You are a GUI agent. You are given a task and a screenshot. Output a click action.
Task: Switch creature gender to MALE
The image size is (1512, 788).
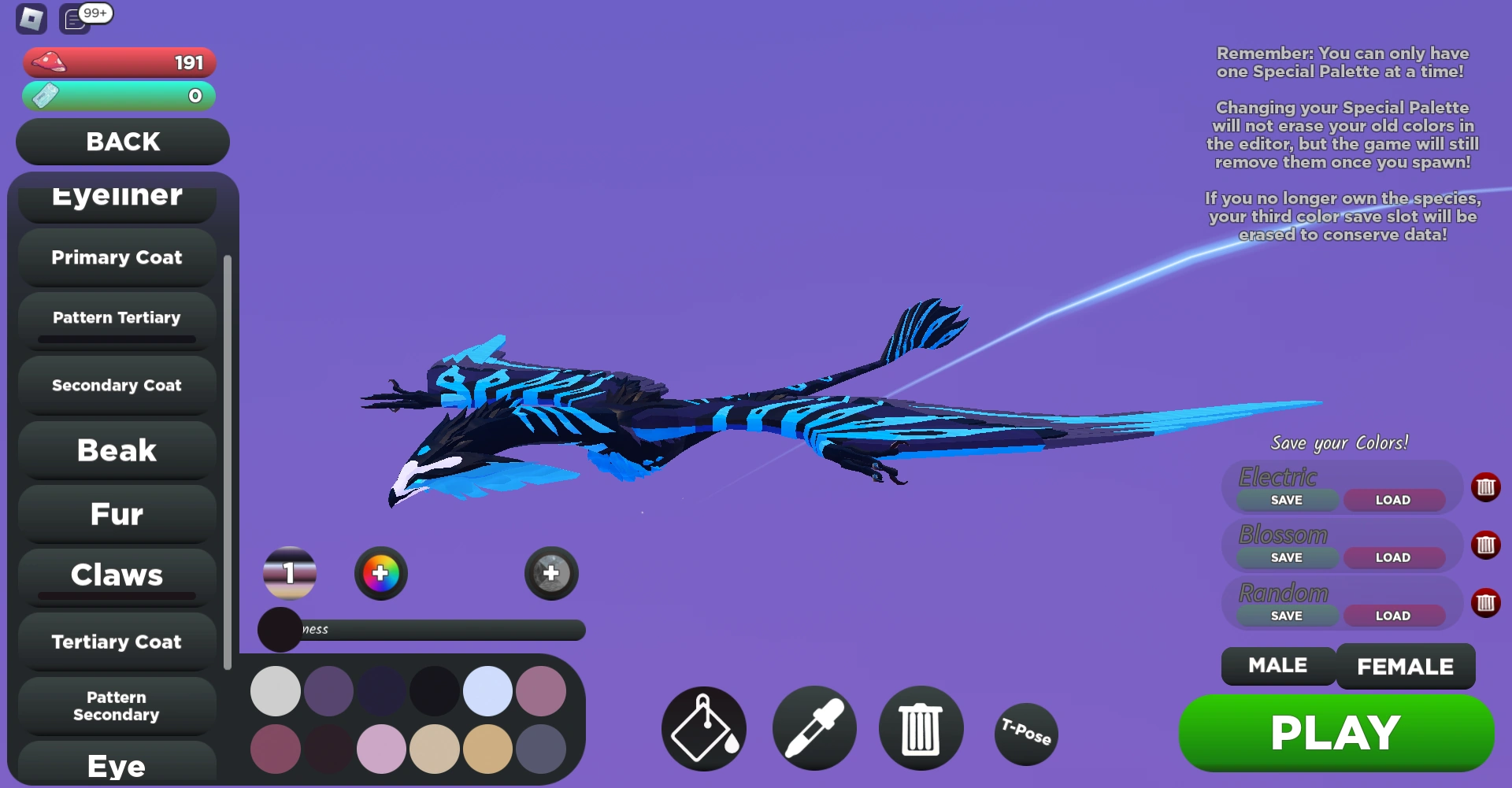click(x=1277, y=666)
